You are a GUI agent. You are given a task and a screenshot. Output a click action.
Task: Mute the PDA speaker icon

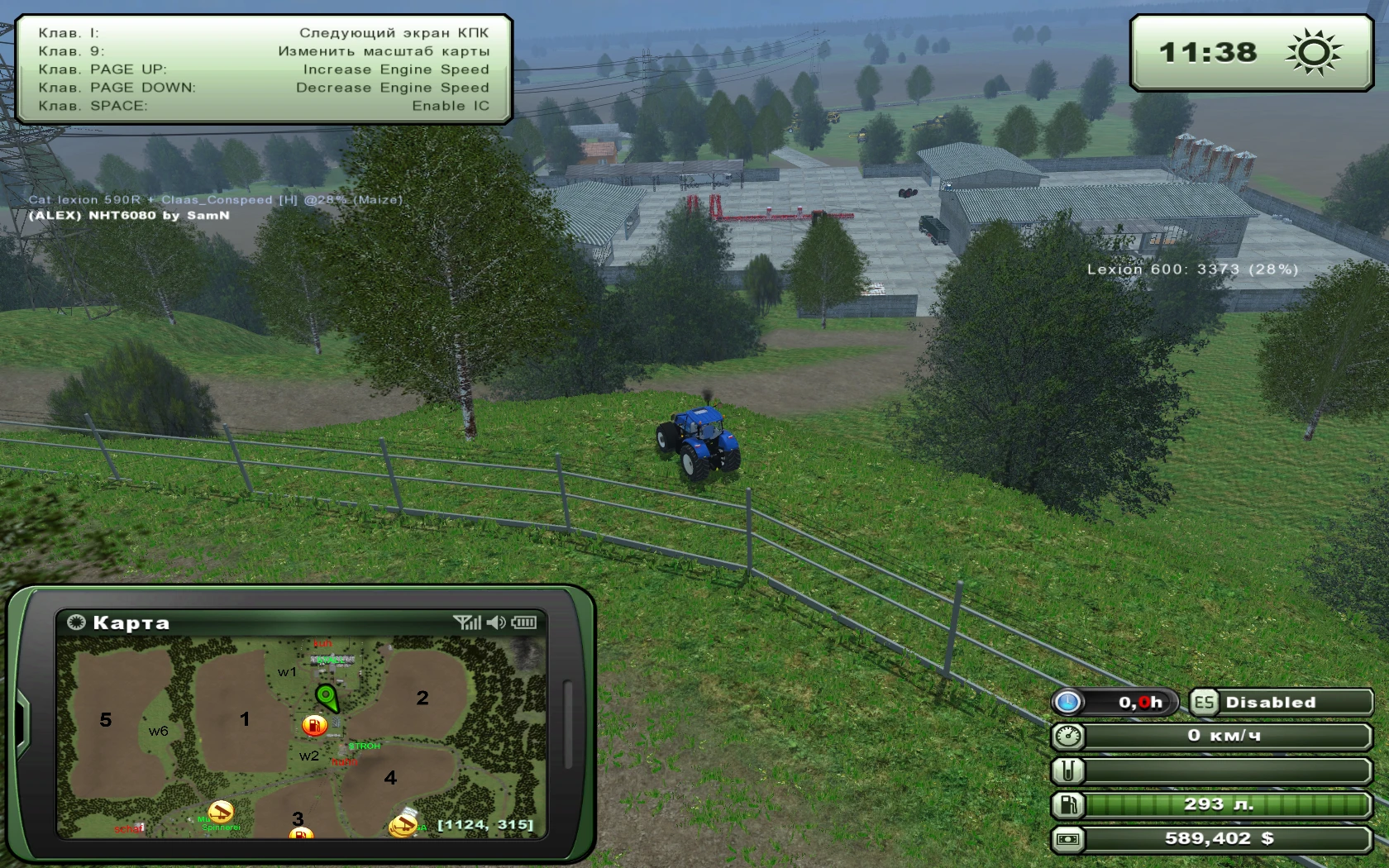click(495, 623)
